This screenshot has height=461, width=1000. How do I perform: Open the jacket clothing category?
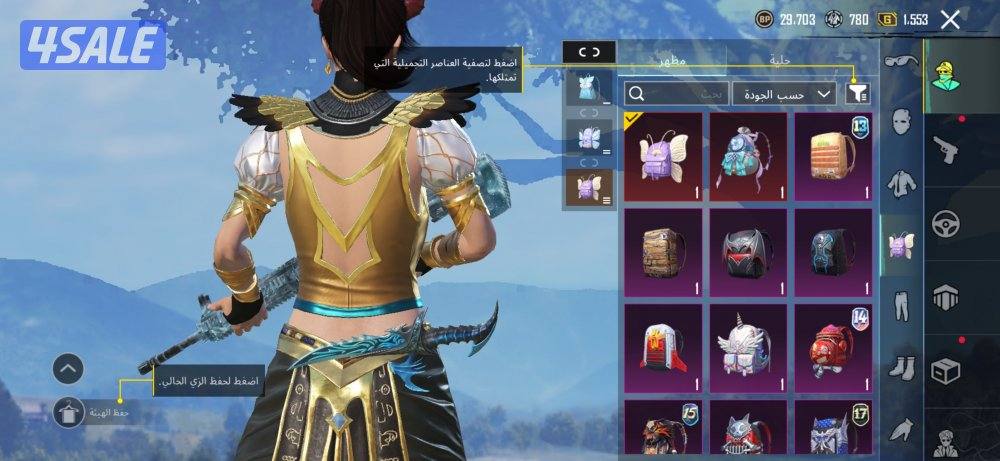click(902, 182)
